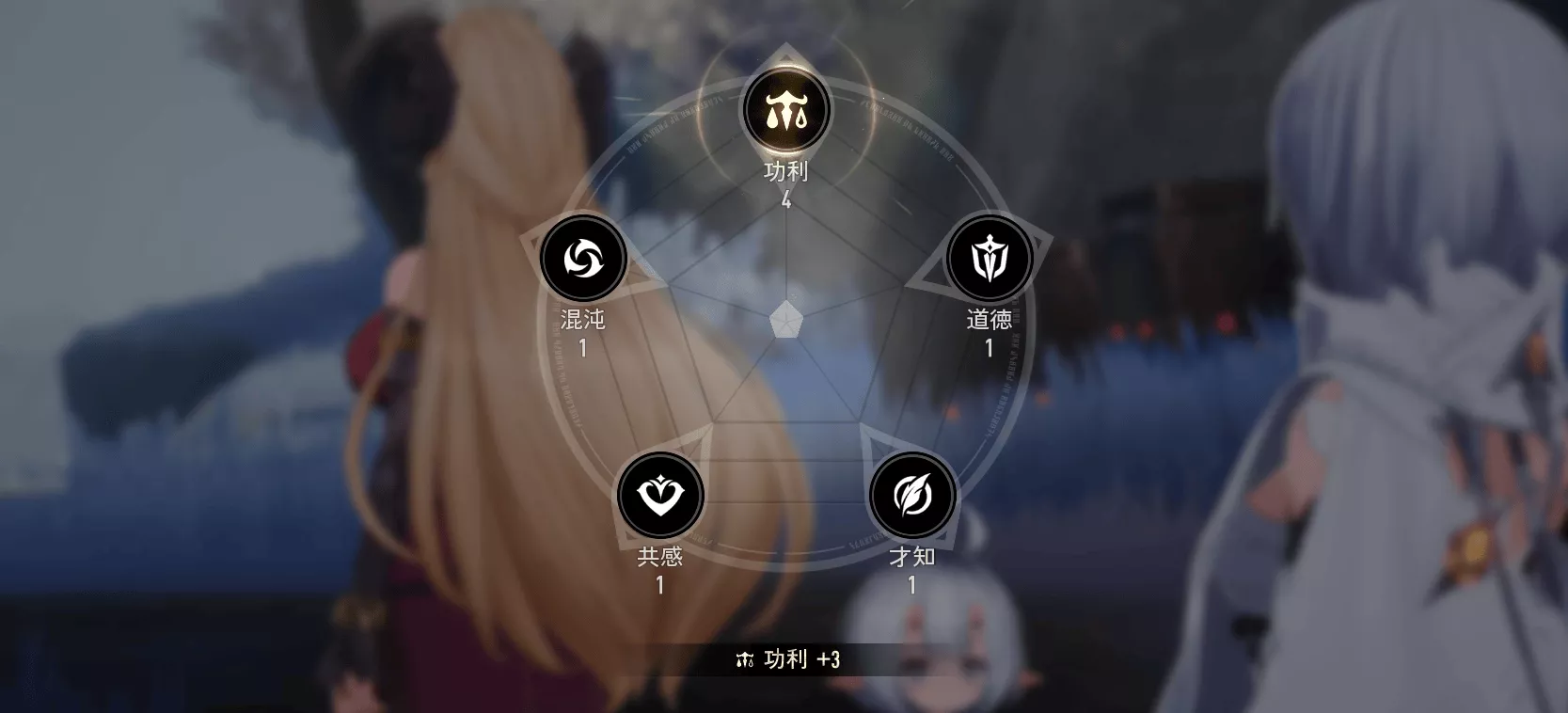
Task: Click the 道德 label with its value 1
Action: point(989,331)
